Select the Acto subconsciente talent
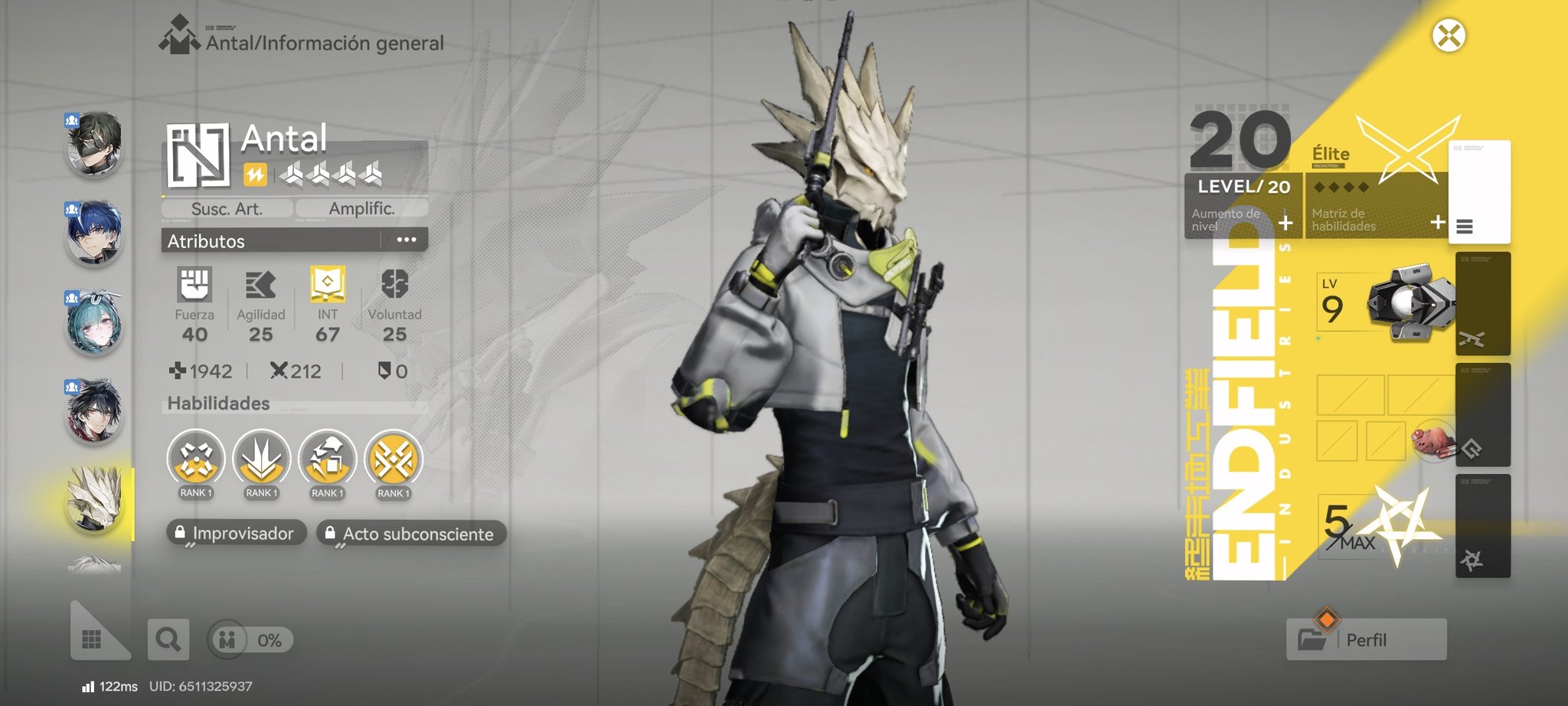The width and height of the screenshot is (1568, 706). click(411, 533)
